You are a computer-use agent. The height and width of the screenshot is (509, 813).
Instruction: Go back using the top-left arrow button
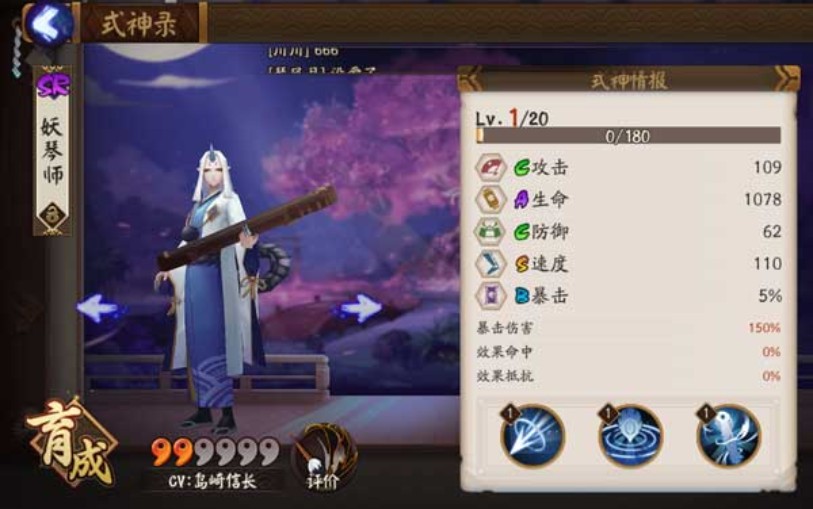49,23
